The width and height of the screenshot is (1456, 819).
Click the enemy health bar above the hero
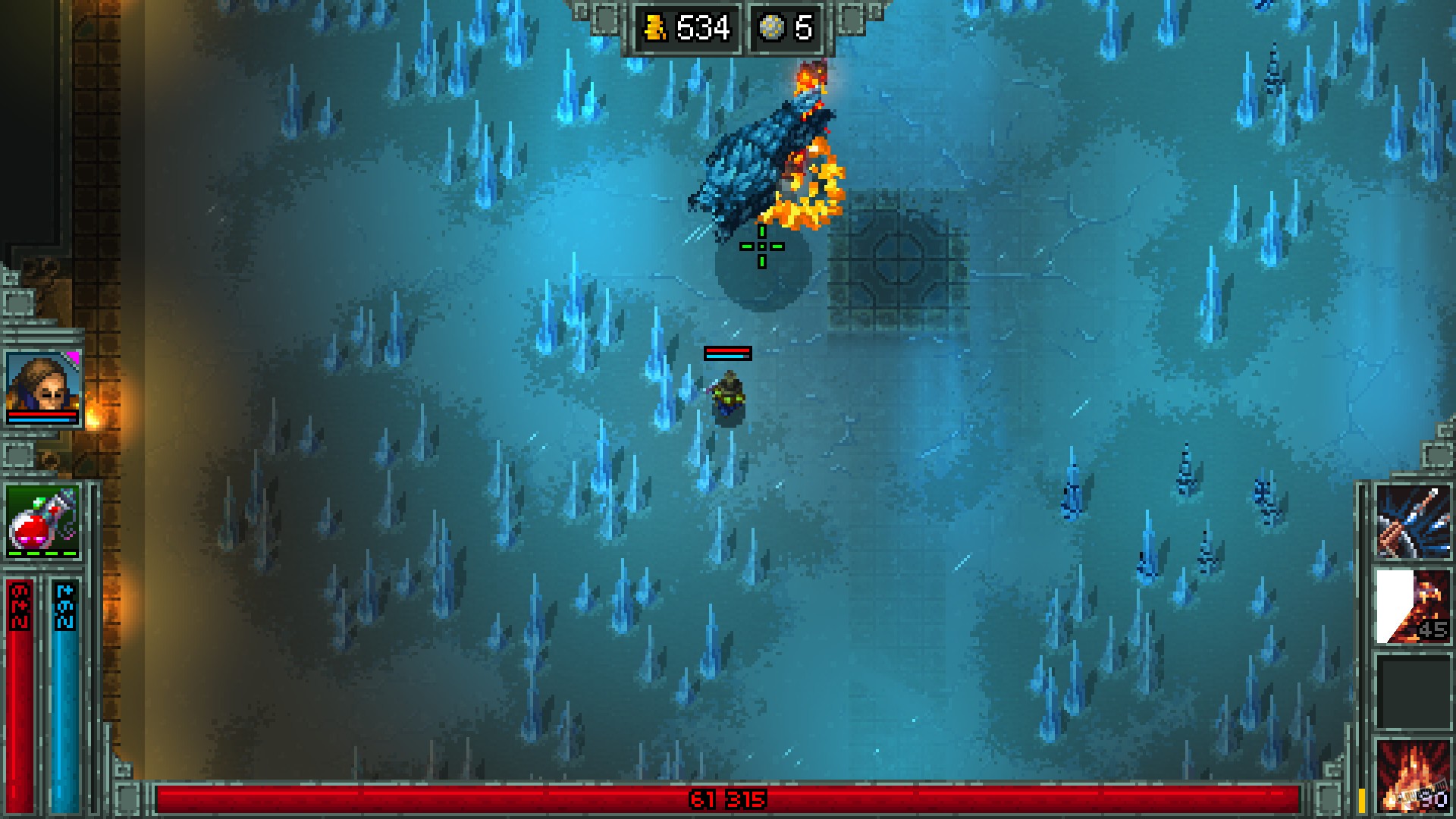pos(727,351)
